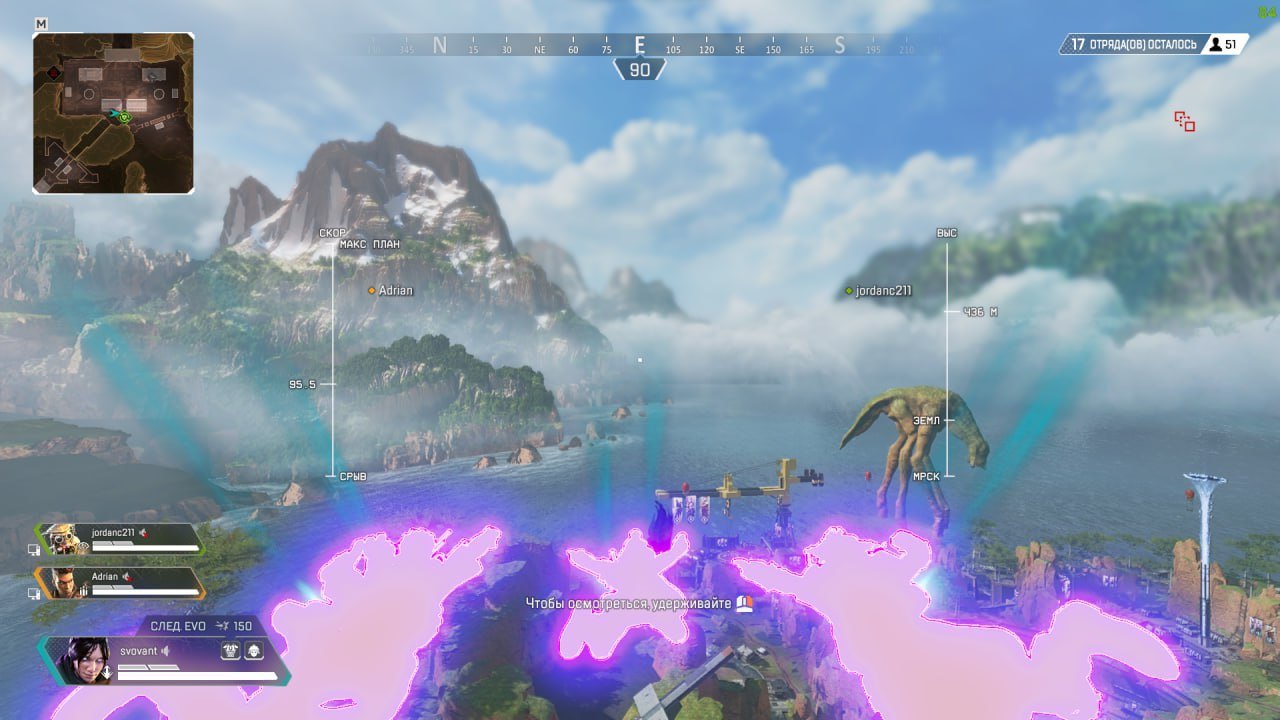1280x720 pixels.
Task: Click the jump-descent arrow below svovant's portrait
Action: click(107, 671)
